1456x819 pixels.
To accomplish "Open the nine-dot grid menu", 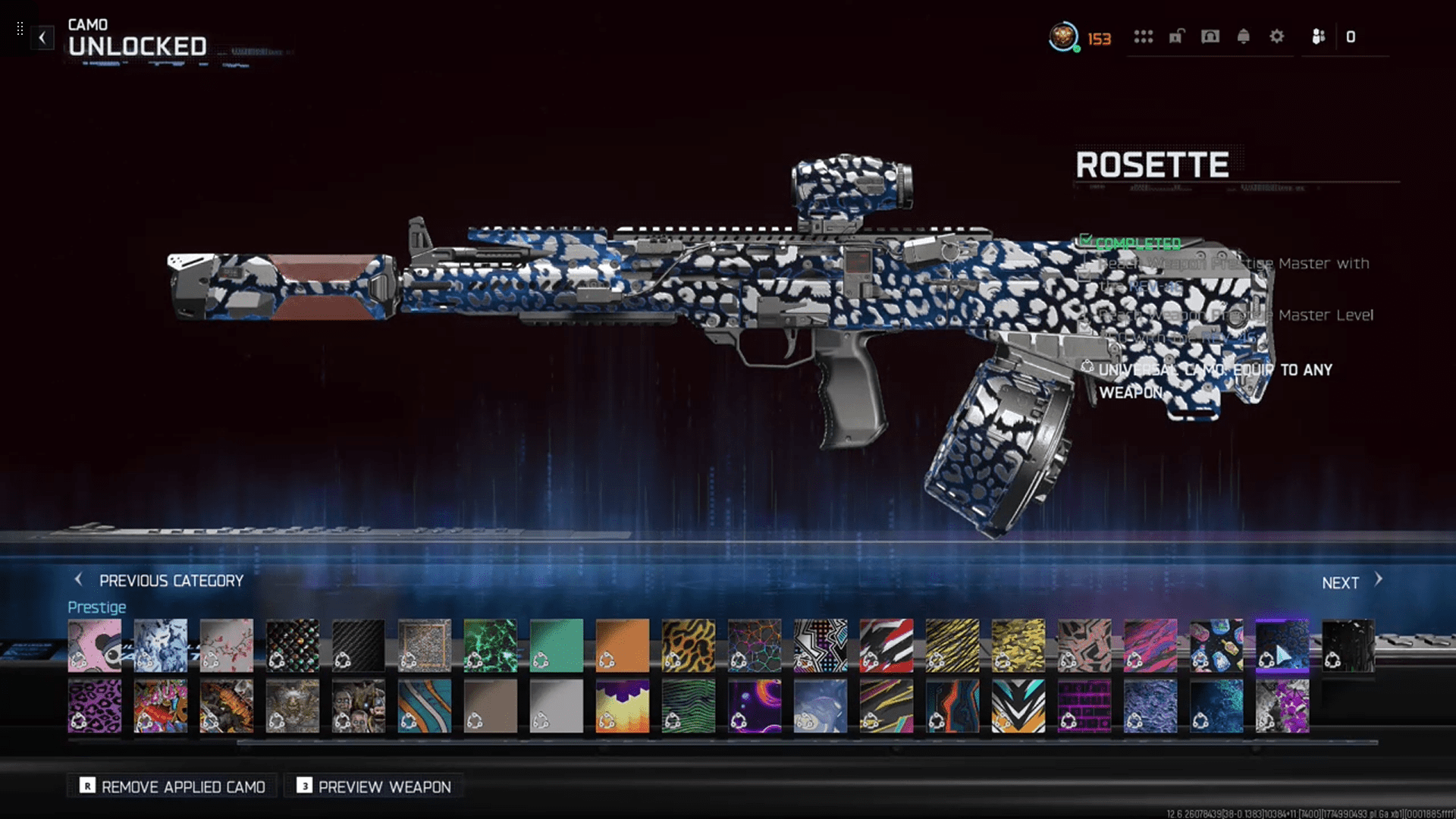I will [x=1144, y=36].
